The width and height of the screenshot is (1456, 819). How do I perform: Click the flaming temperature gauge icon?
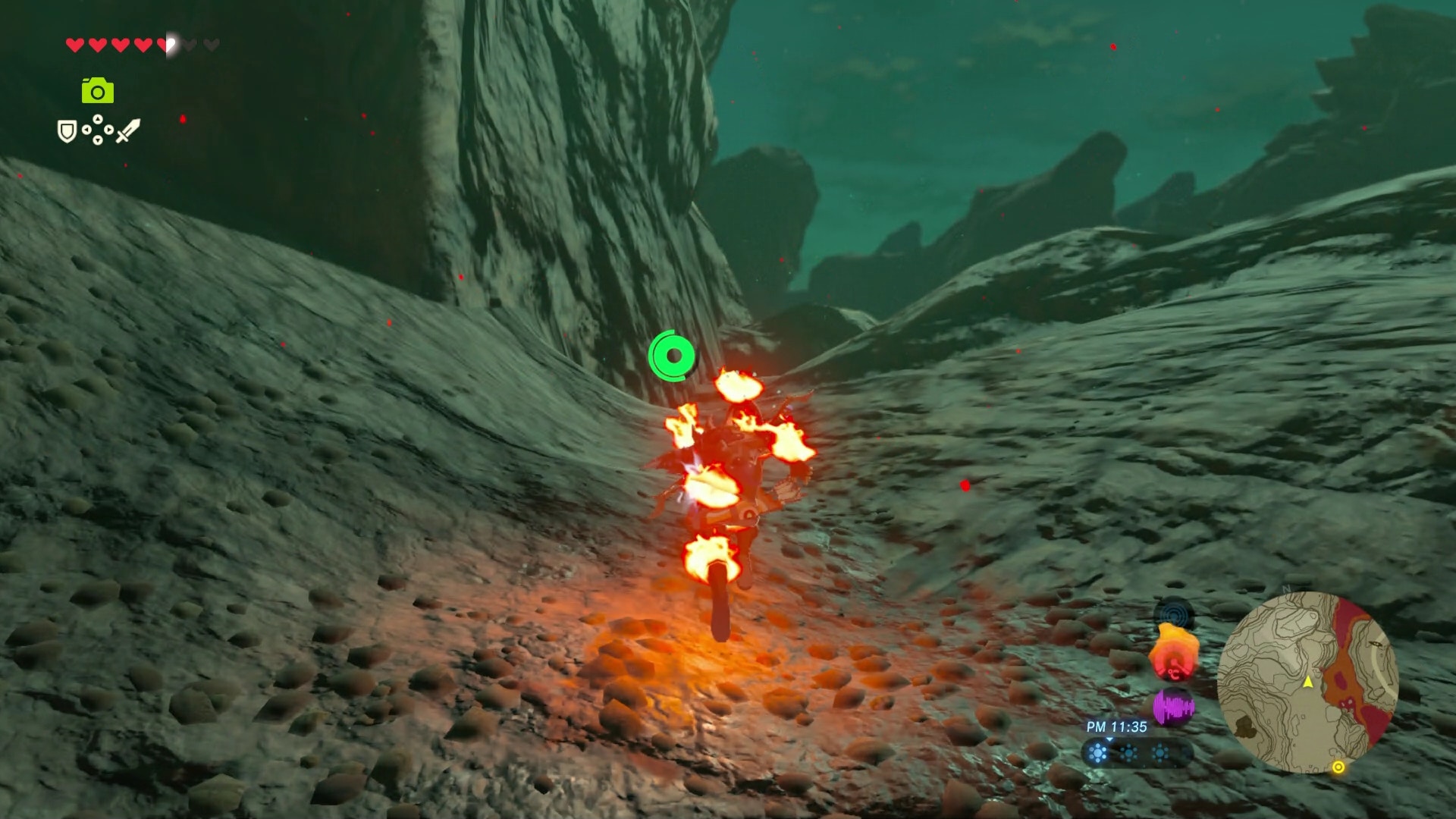1174,654
